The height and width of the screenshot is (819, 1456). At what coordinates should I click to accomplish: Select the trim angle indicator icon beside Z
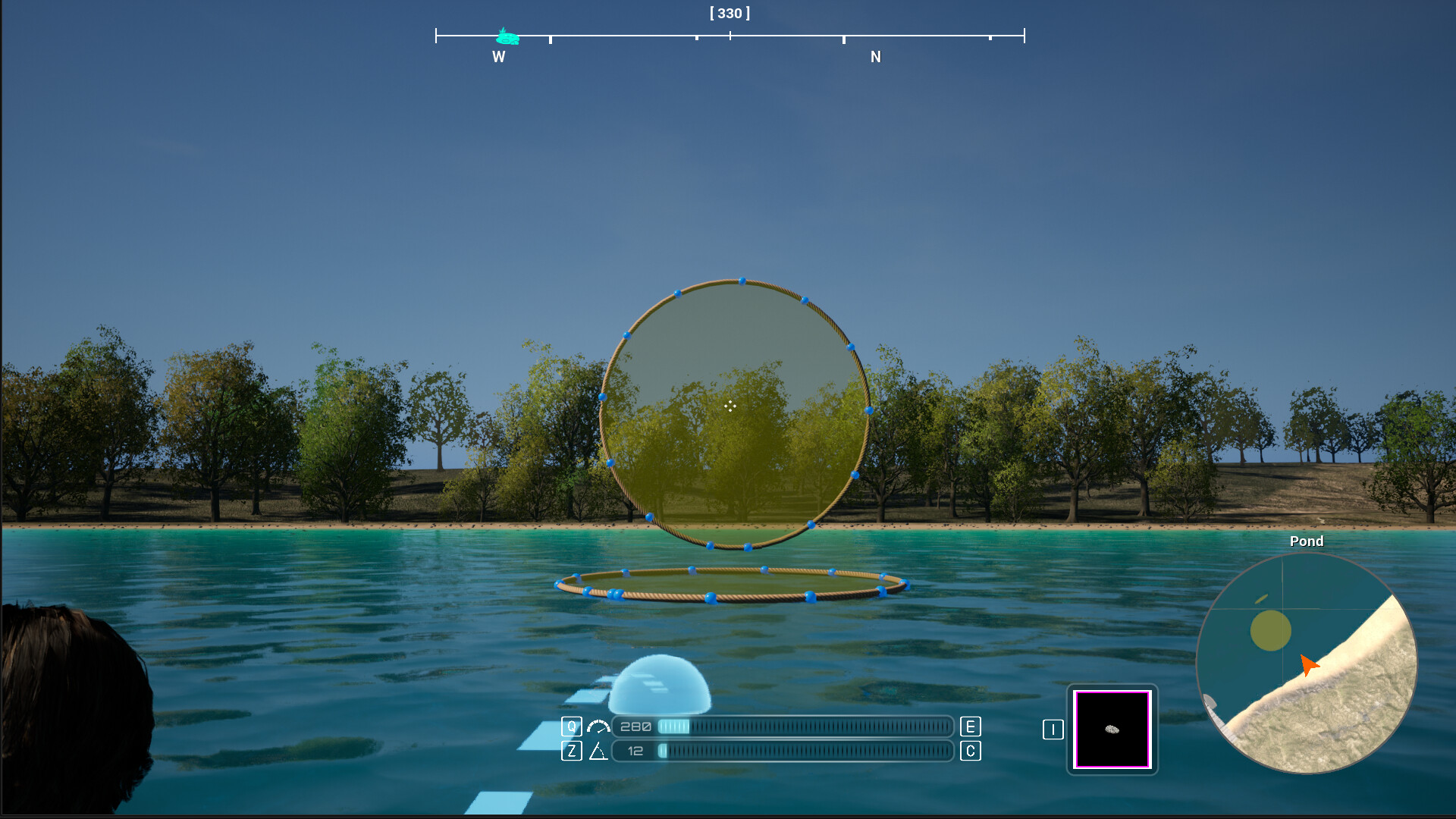click(x=598, y=752)
